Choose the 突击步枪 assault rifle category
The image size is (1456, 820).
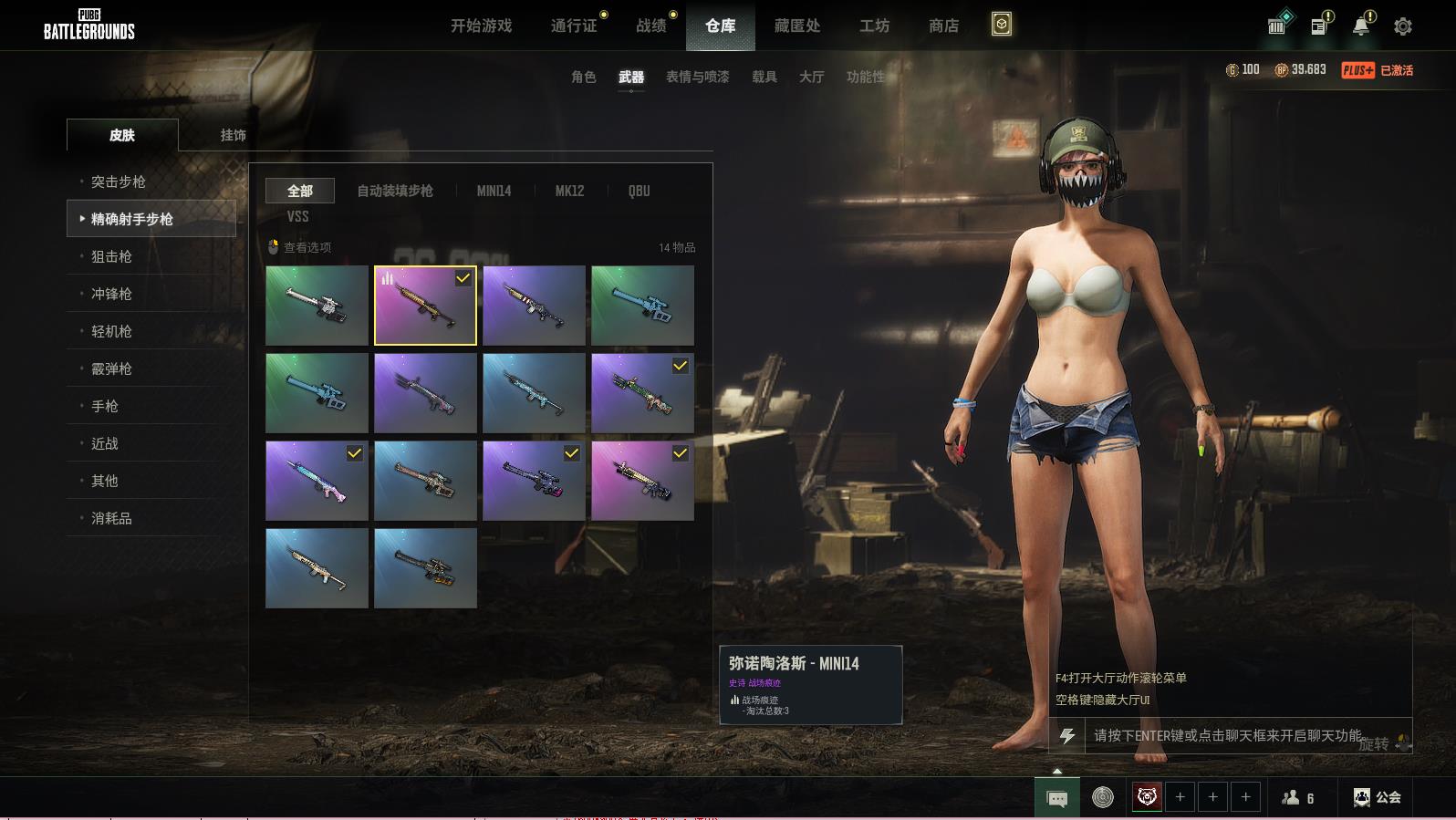(119, 182)
